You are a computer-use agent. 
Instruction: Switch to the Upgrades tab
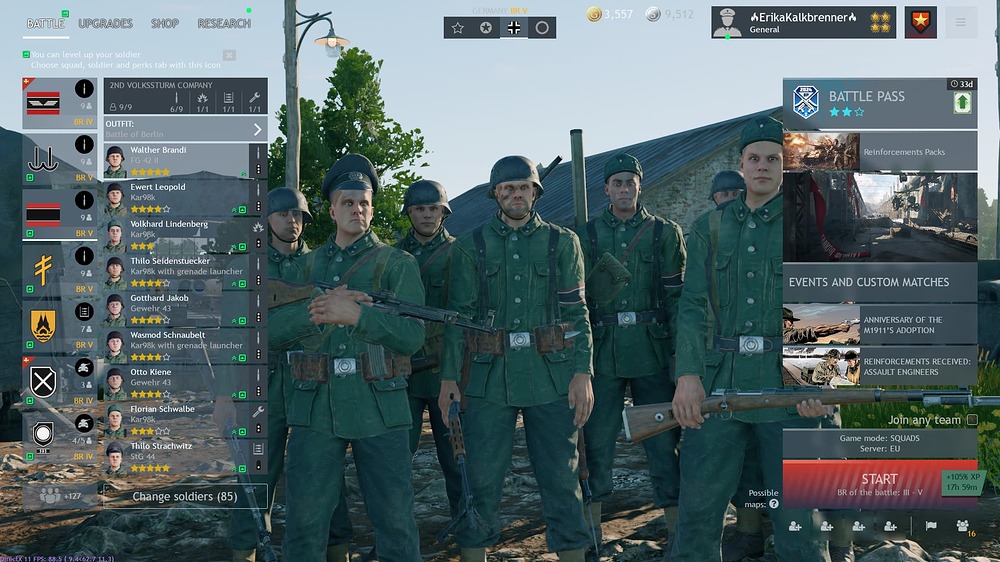[105, 23]
